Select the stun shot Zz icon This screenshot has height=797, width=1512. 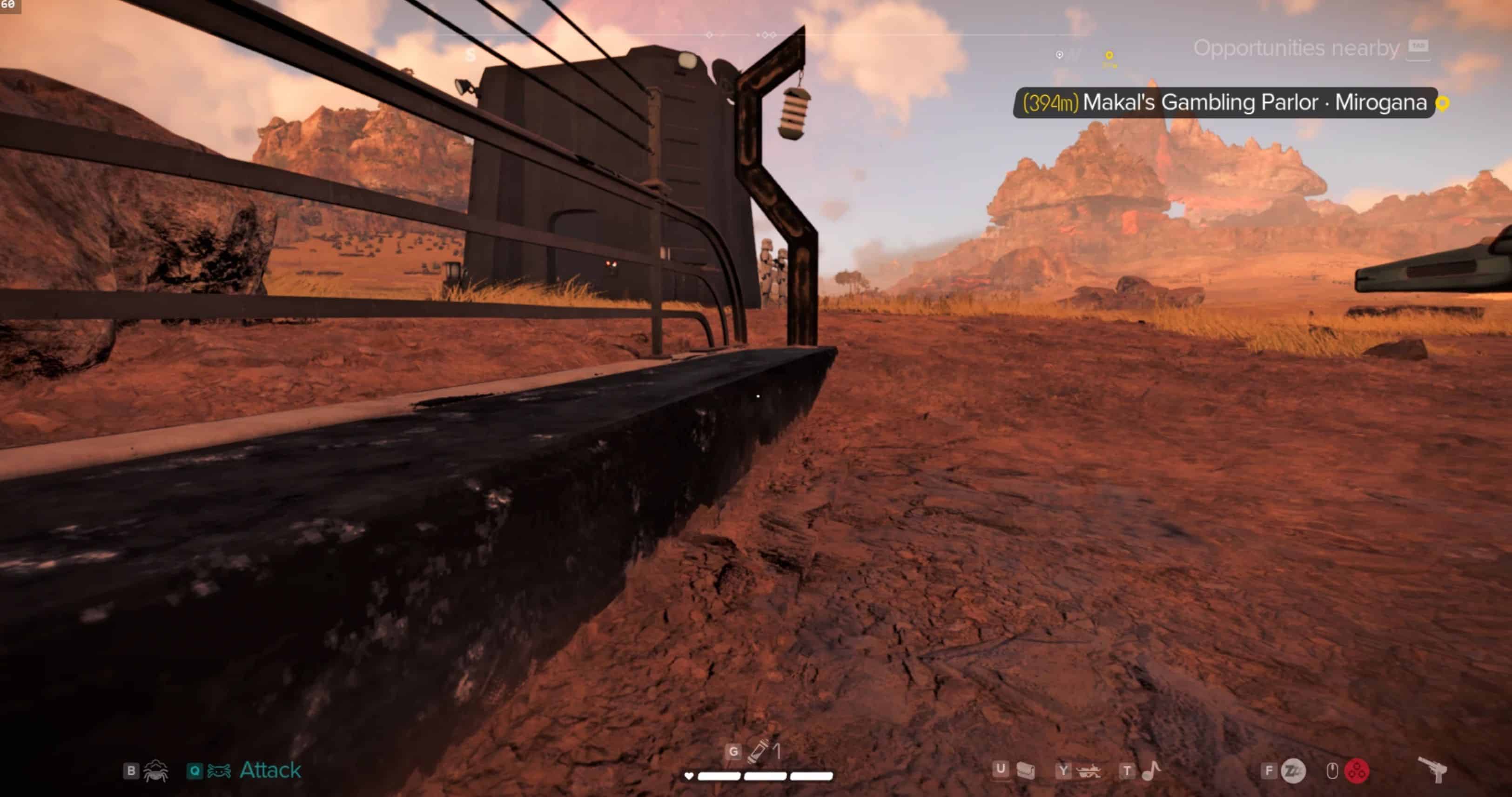click(x=1293, y=771)
